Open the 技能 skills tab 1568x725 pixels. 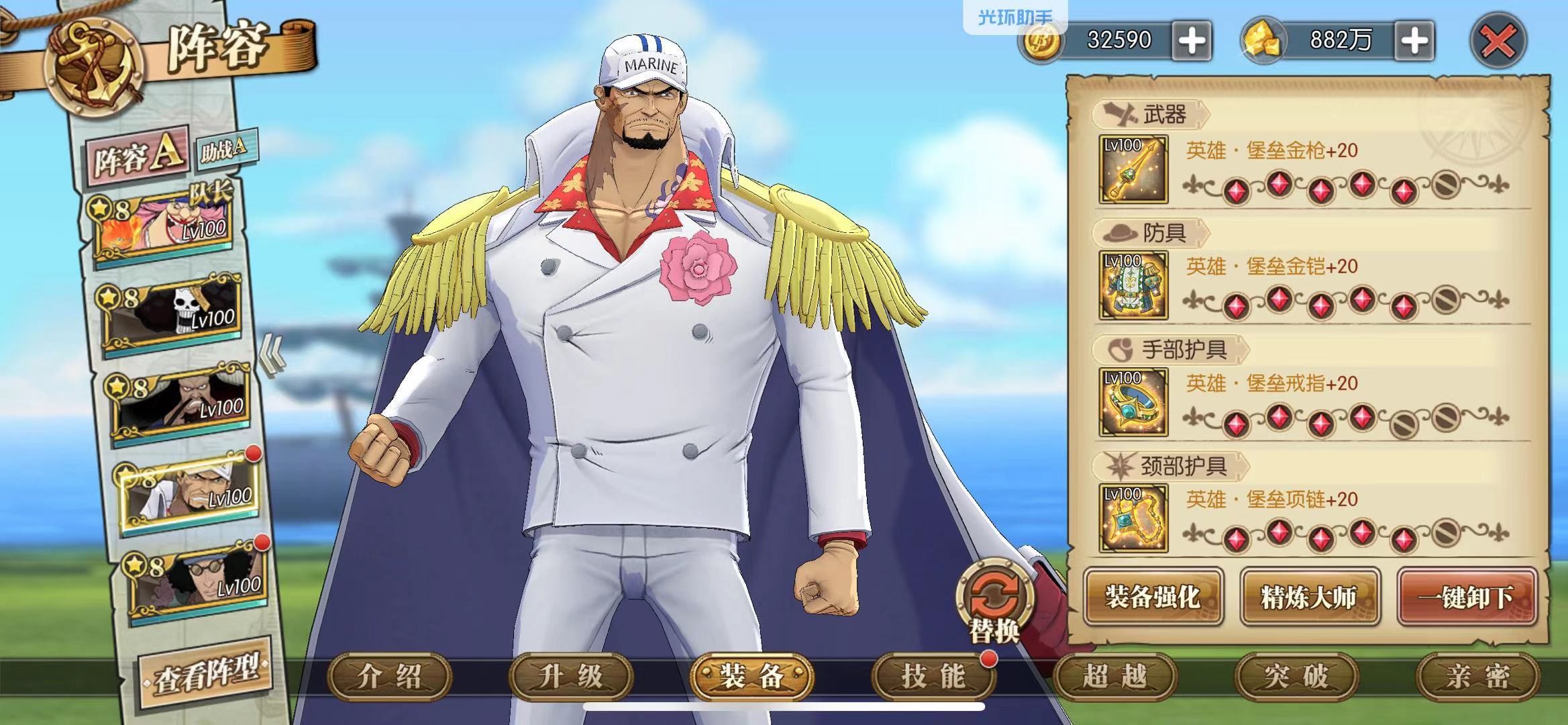933,677
